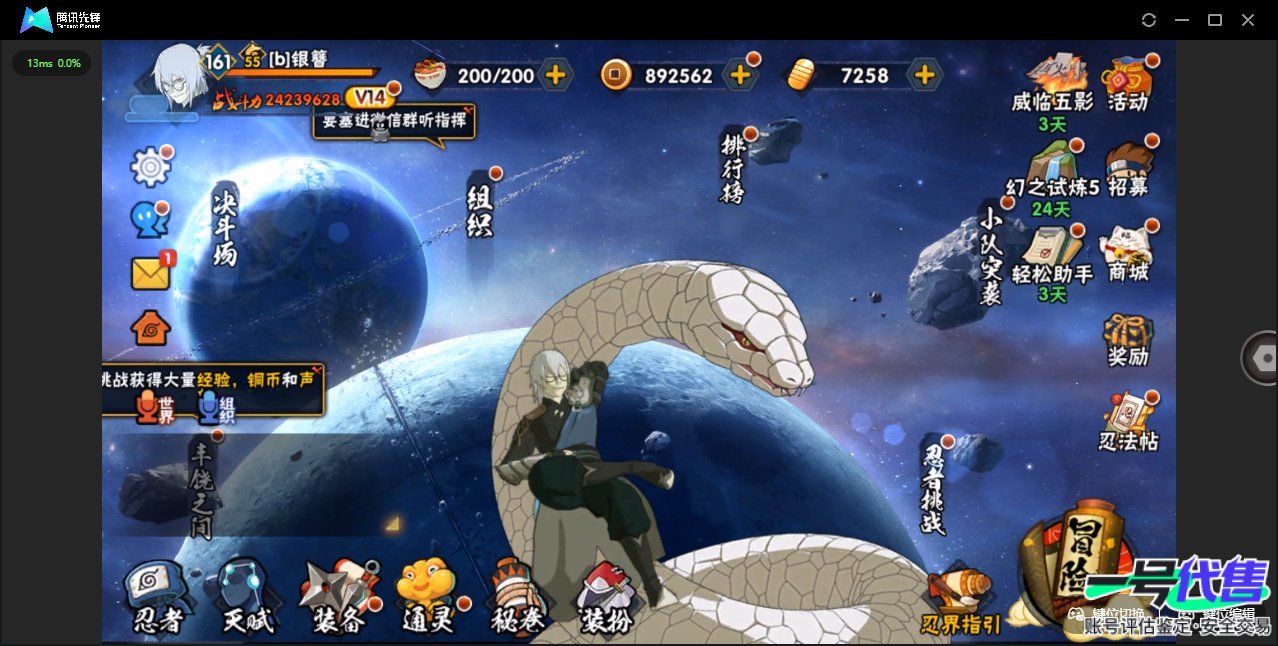Viewport: 1278px width, 646px height.
Task: Open the 奖励 rewards gift box
Action: point(1128,340)
